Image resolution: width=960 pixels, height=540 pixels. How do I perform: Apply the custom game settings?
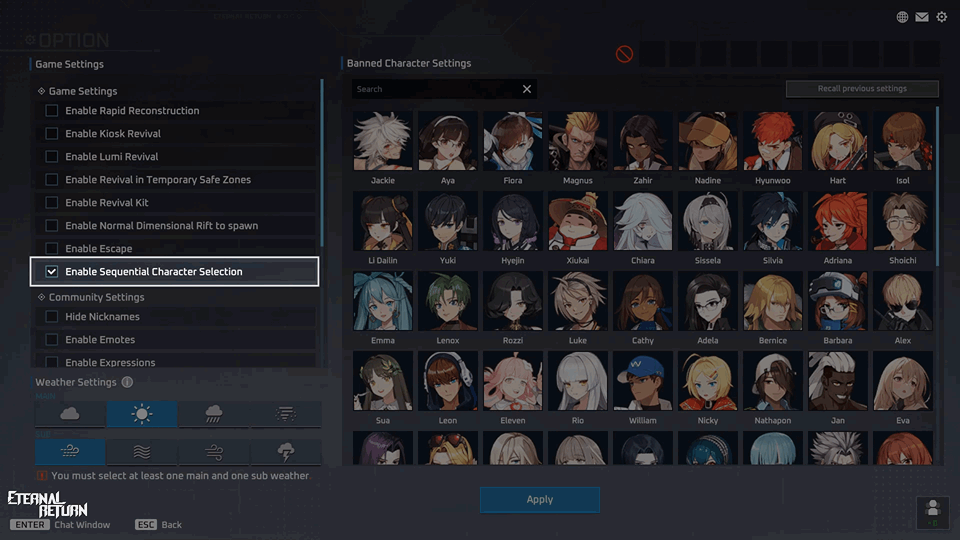[x=539, y=500]
